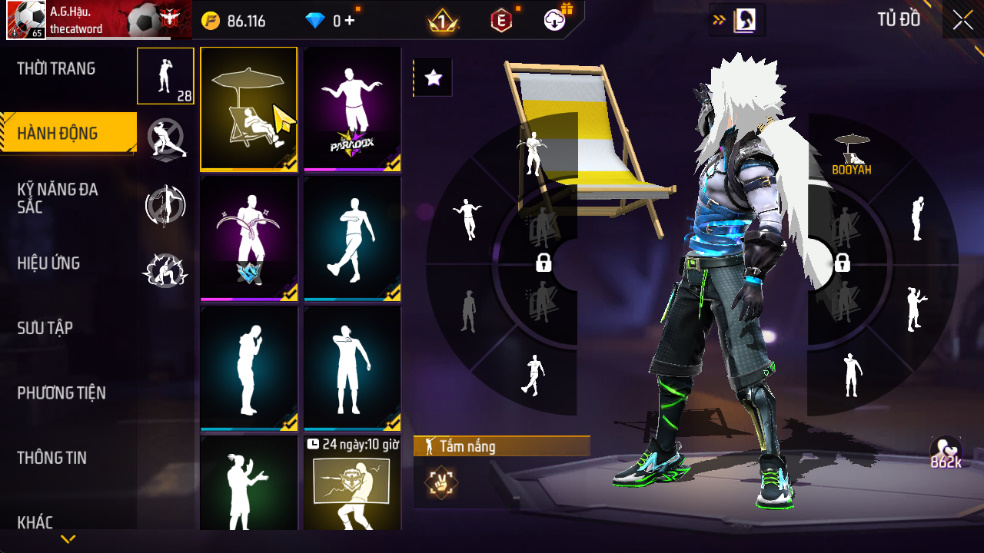Image resolution: width=984 pixels, height=553 pixels.
Task: Choose the Phương Tiện category
Action: pyautogui.click(x=61, y=393)
